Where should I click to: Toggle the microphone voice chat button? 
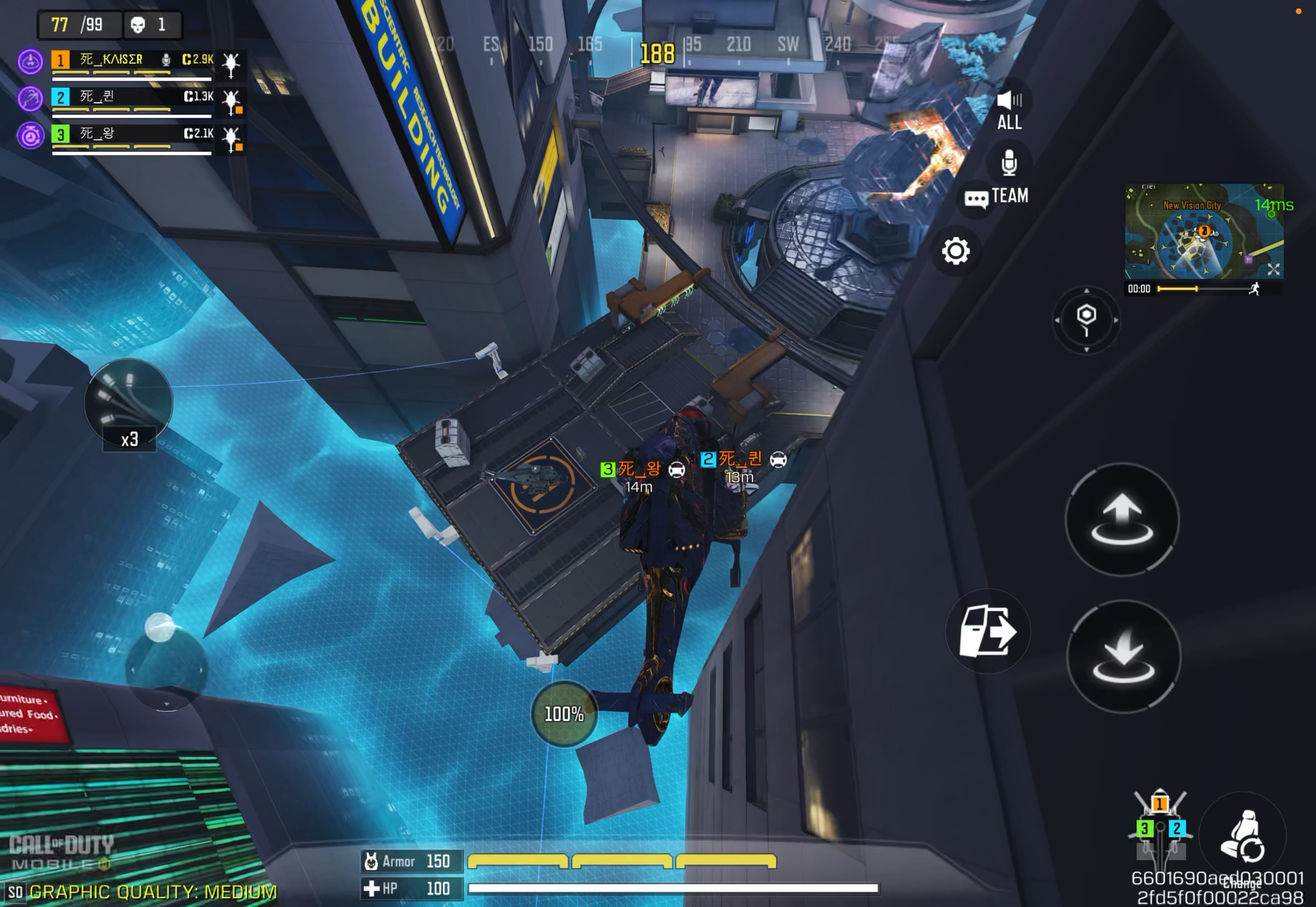pos(1008,163)
